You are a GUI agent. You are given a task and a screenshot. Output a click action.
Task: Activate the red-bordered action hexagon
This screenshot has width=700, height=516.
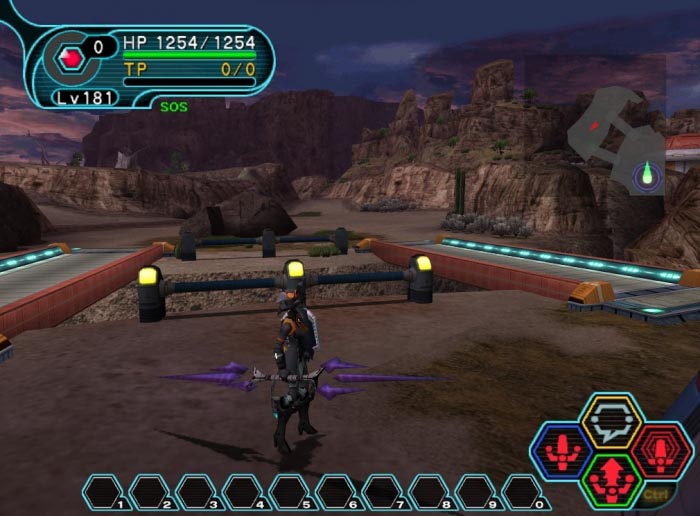pos(661,450)
